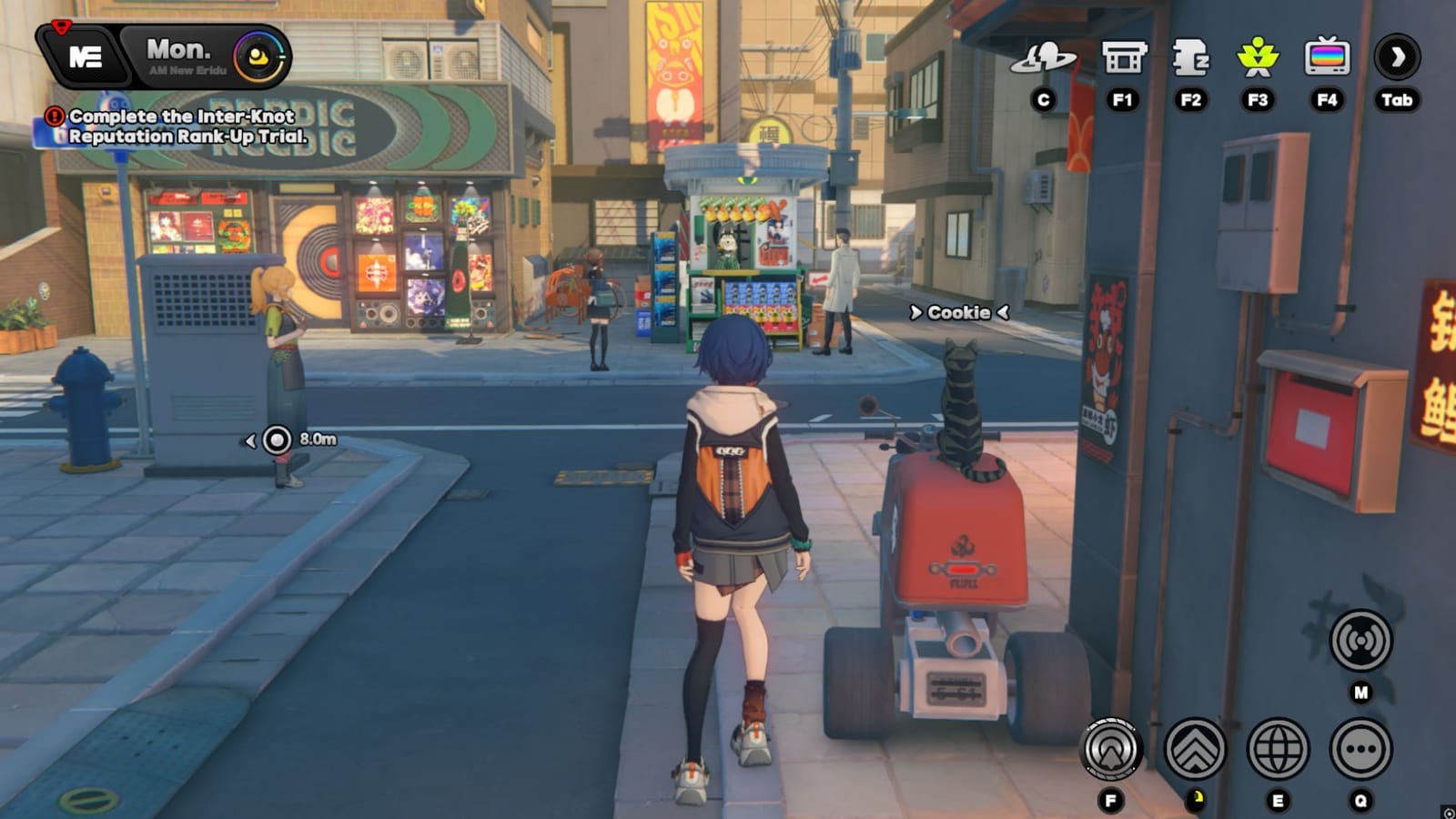Open the Video Store TV icon at F4
The image size is (1456, 819).
pyautogui.click(x=1328, y=55)
